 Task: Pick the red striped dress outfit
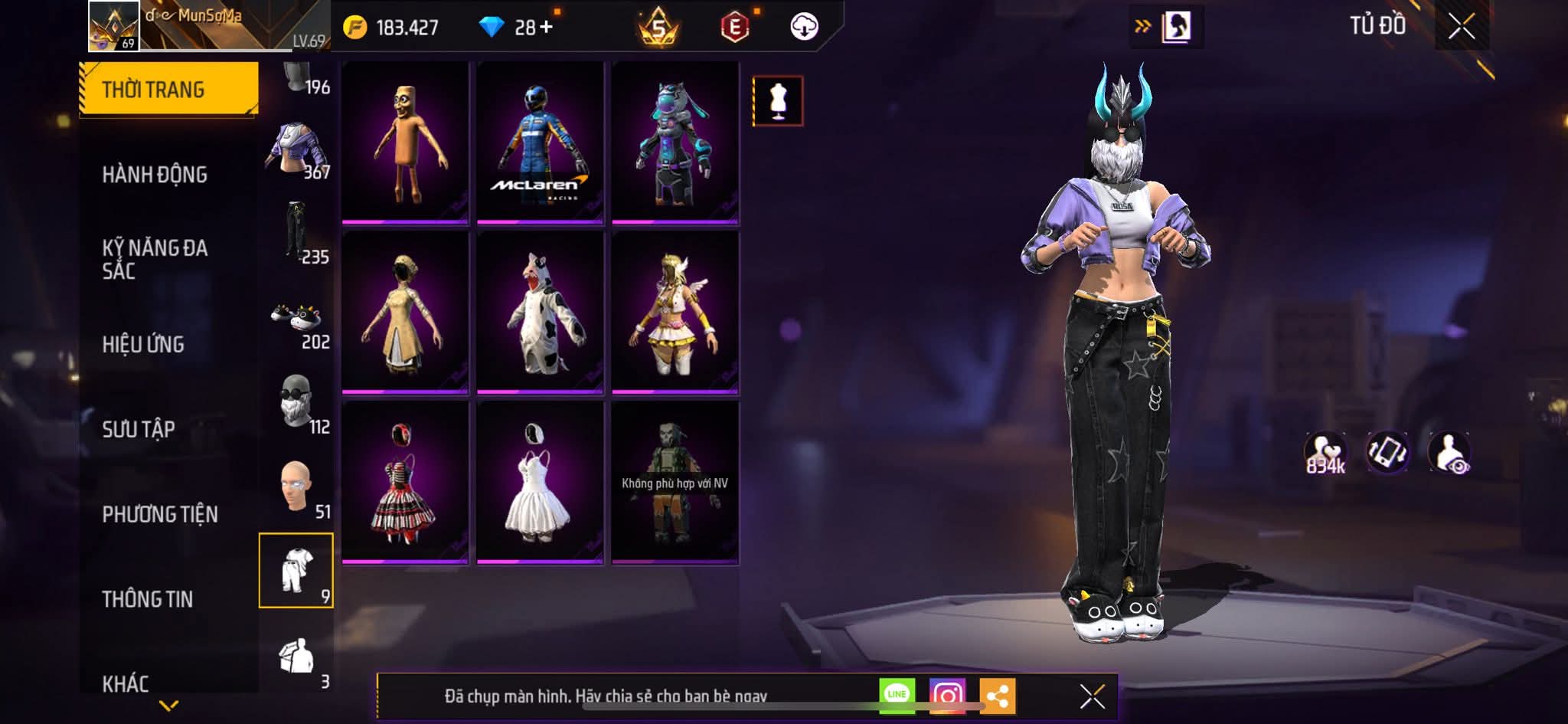click(x=405, y=483)
